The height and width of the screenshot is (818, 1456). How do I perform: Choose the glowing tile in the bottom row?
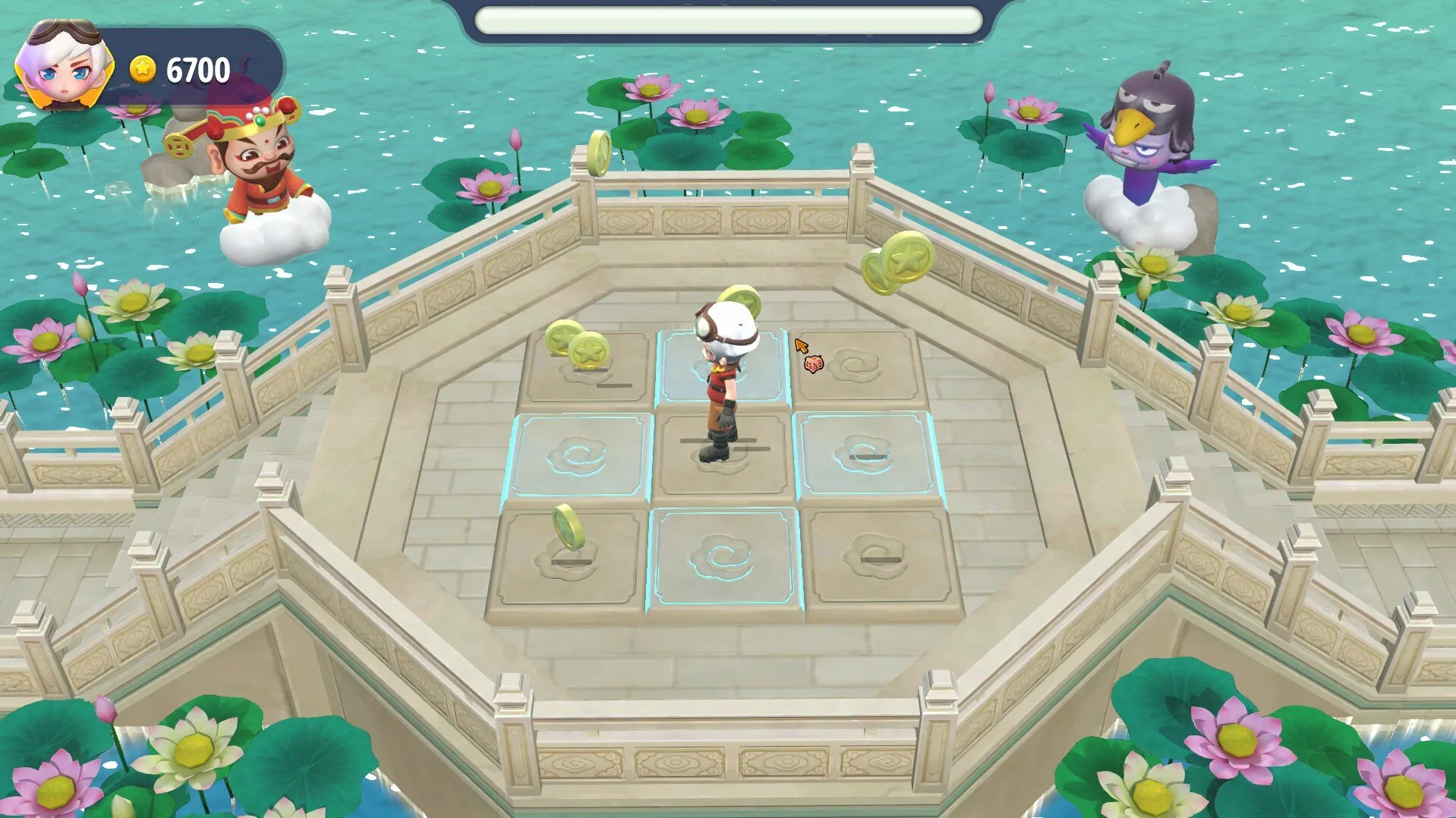pyautogui.click(x=723, y=560)
